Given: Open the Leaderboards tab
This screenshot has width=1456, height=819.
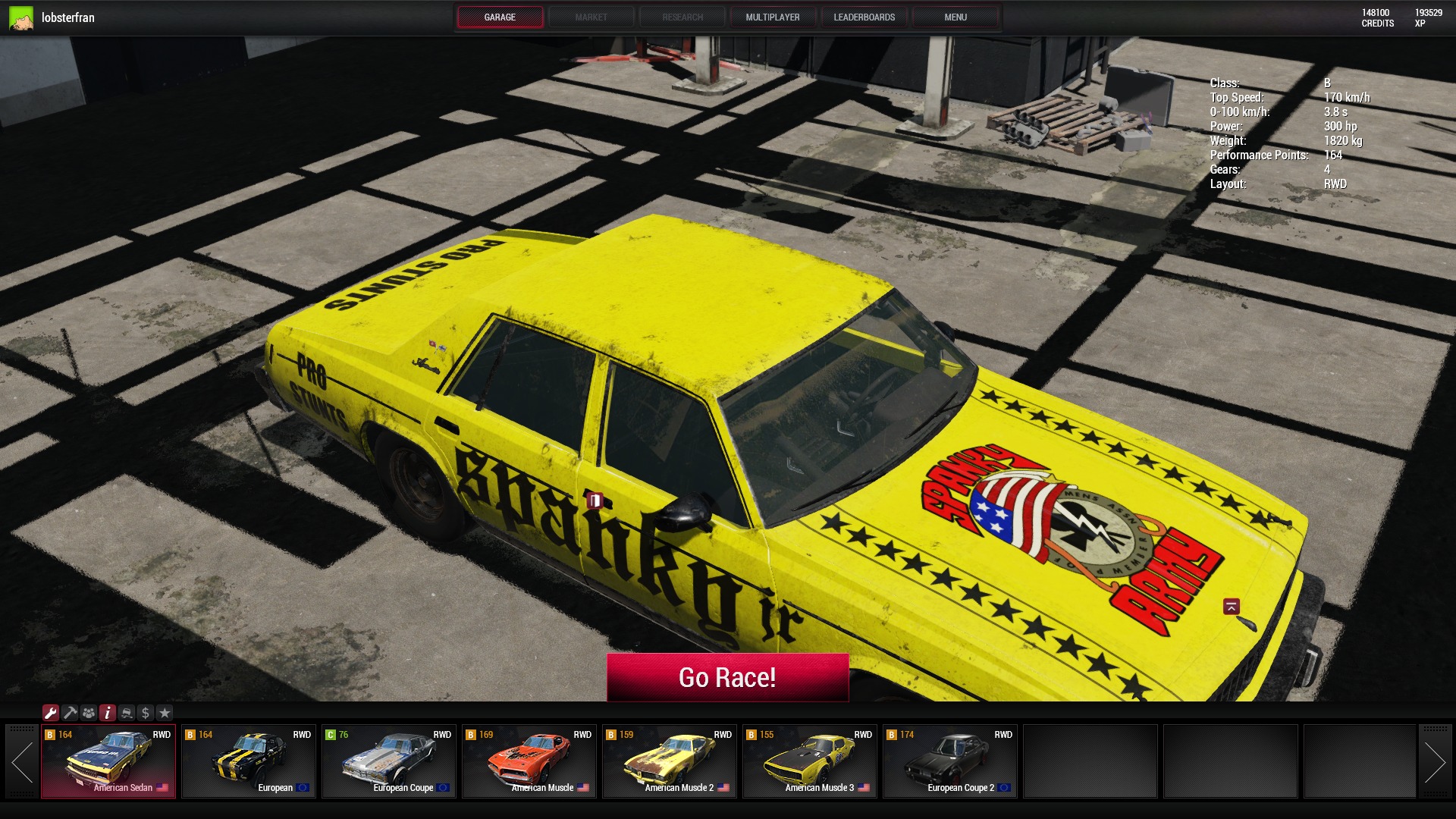Looking at the screenshot, I should 864,17.
